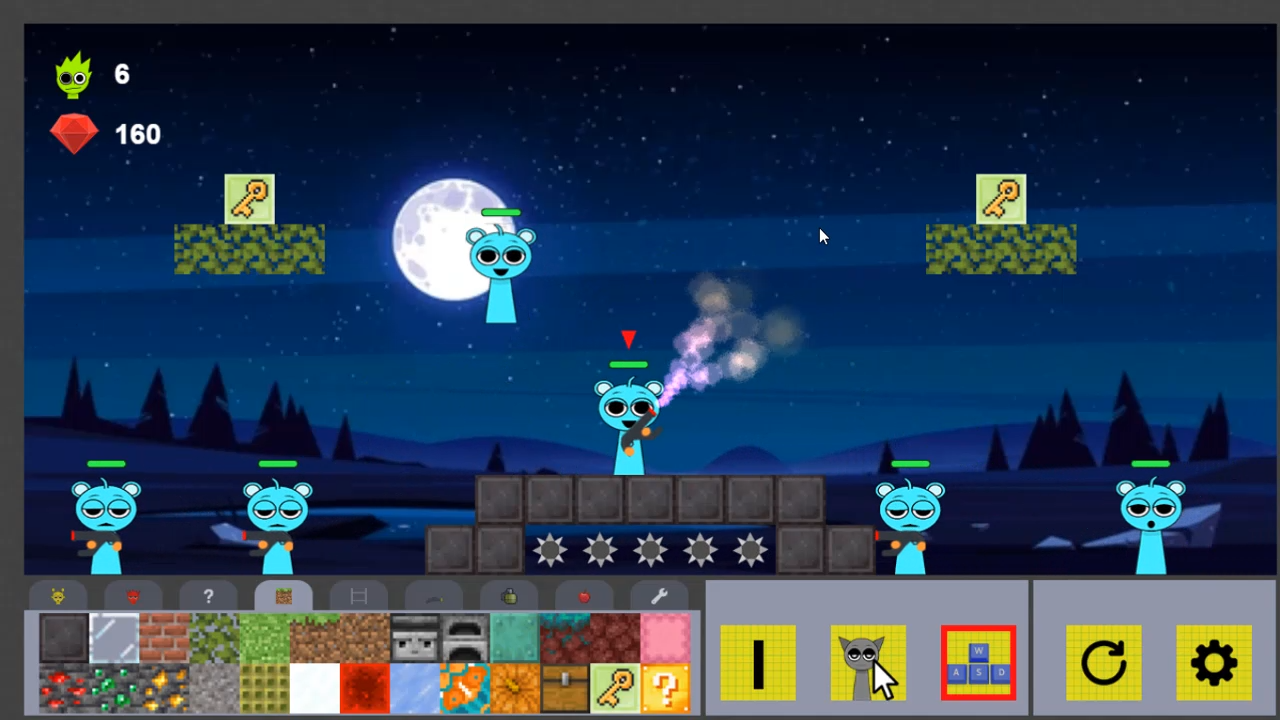Screen dimensions: 1280x720
Task: Click the red gem counter display
Action: tap(105, 134)
